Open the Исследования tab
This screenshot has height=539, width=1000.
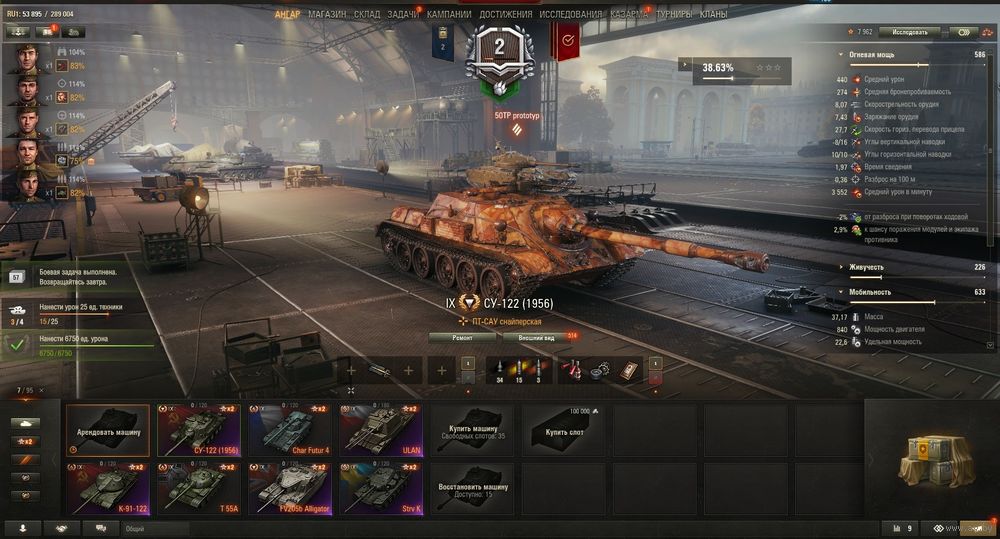(x=571, y=15)
